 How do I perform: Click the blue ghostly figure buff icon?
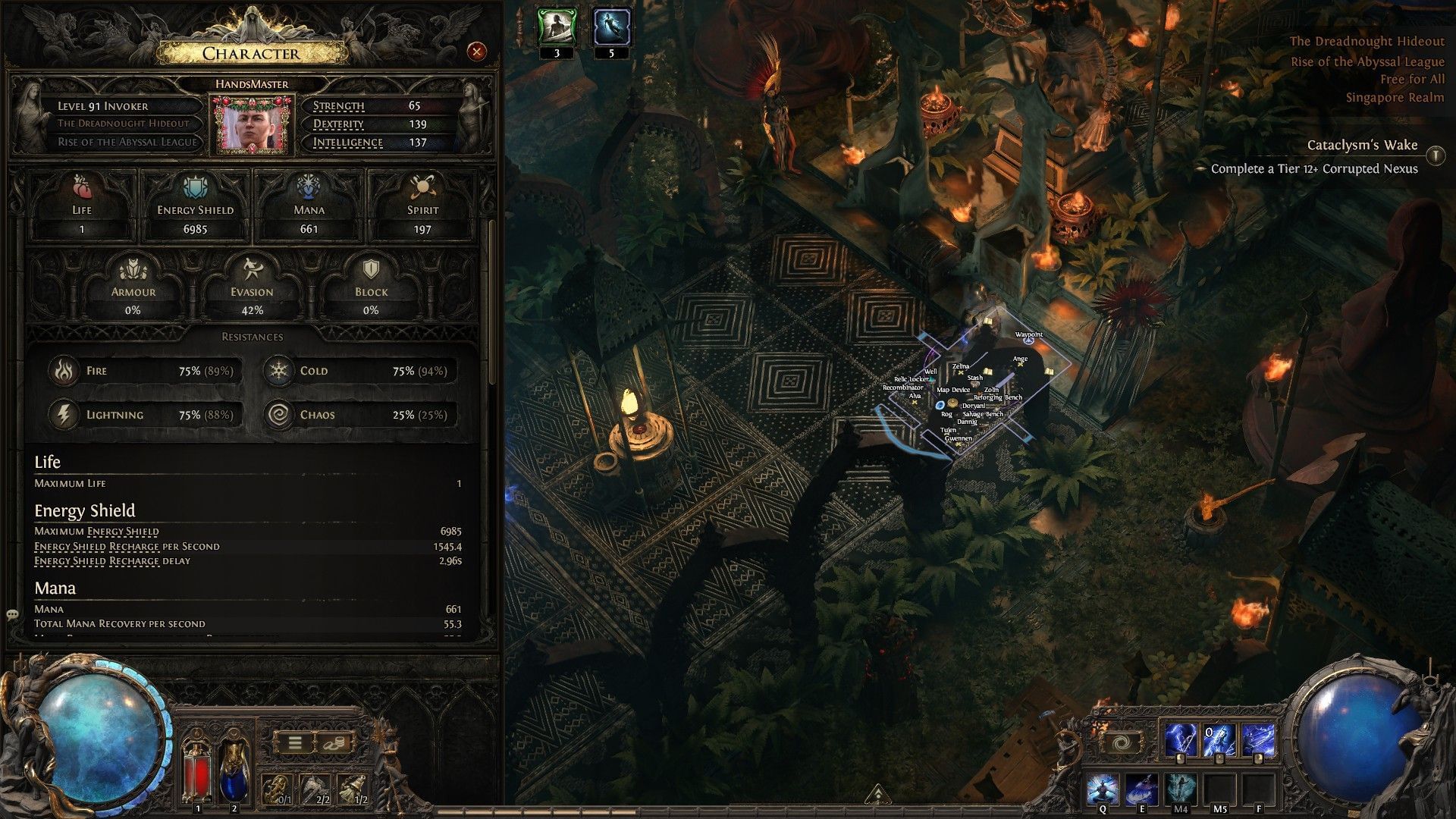[x=611, y=27]
